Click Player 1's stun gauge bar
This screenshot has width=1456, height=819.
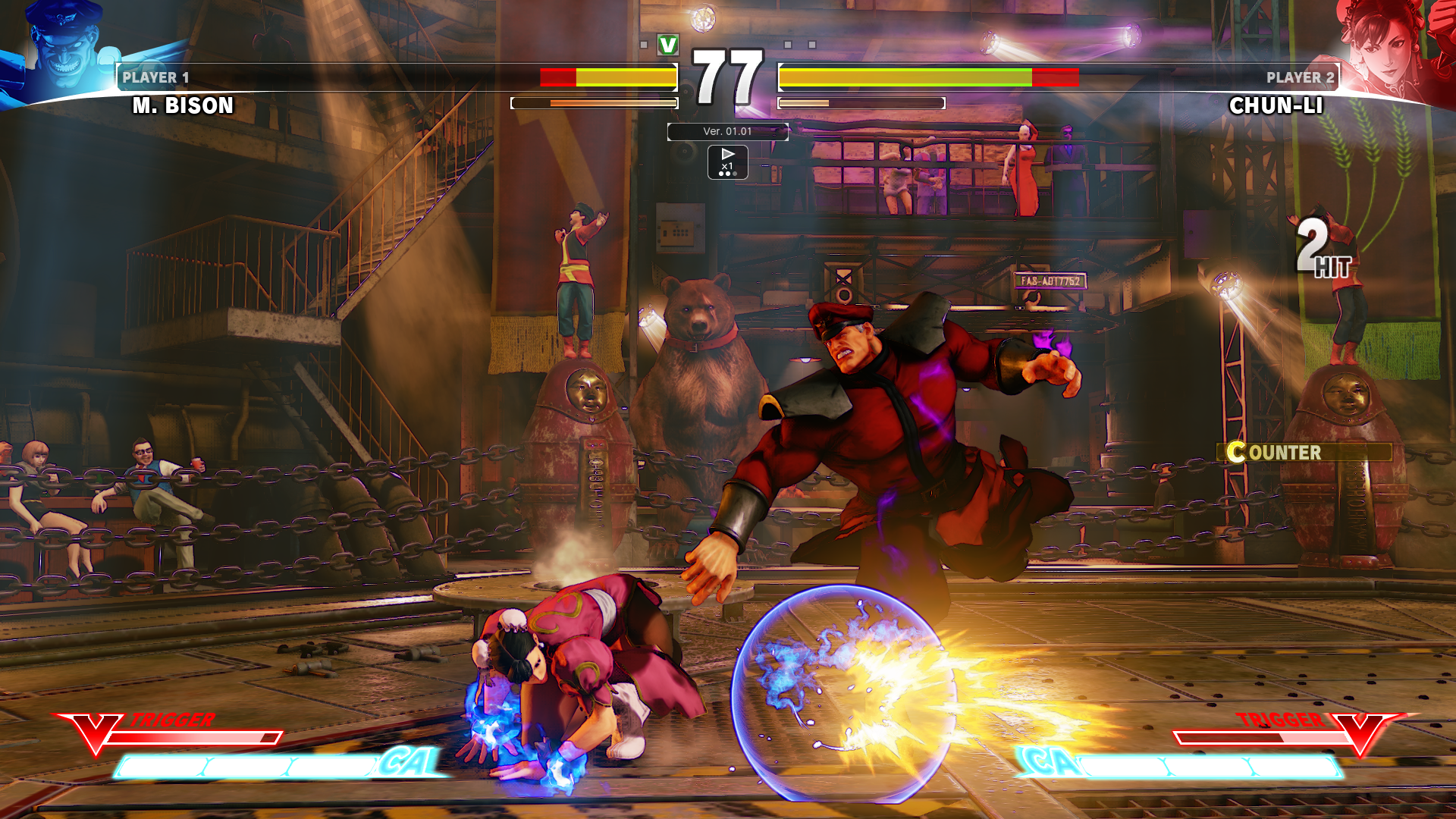pos(595,102)
